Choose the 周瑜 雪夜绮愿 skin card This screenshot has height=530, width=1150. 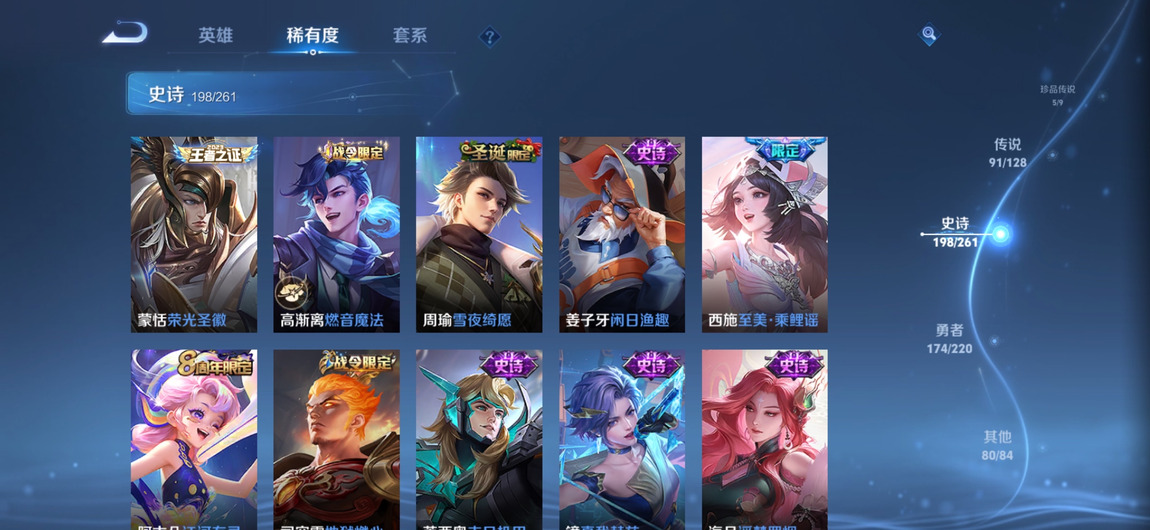479,234
